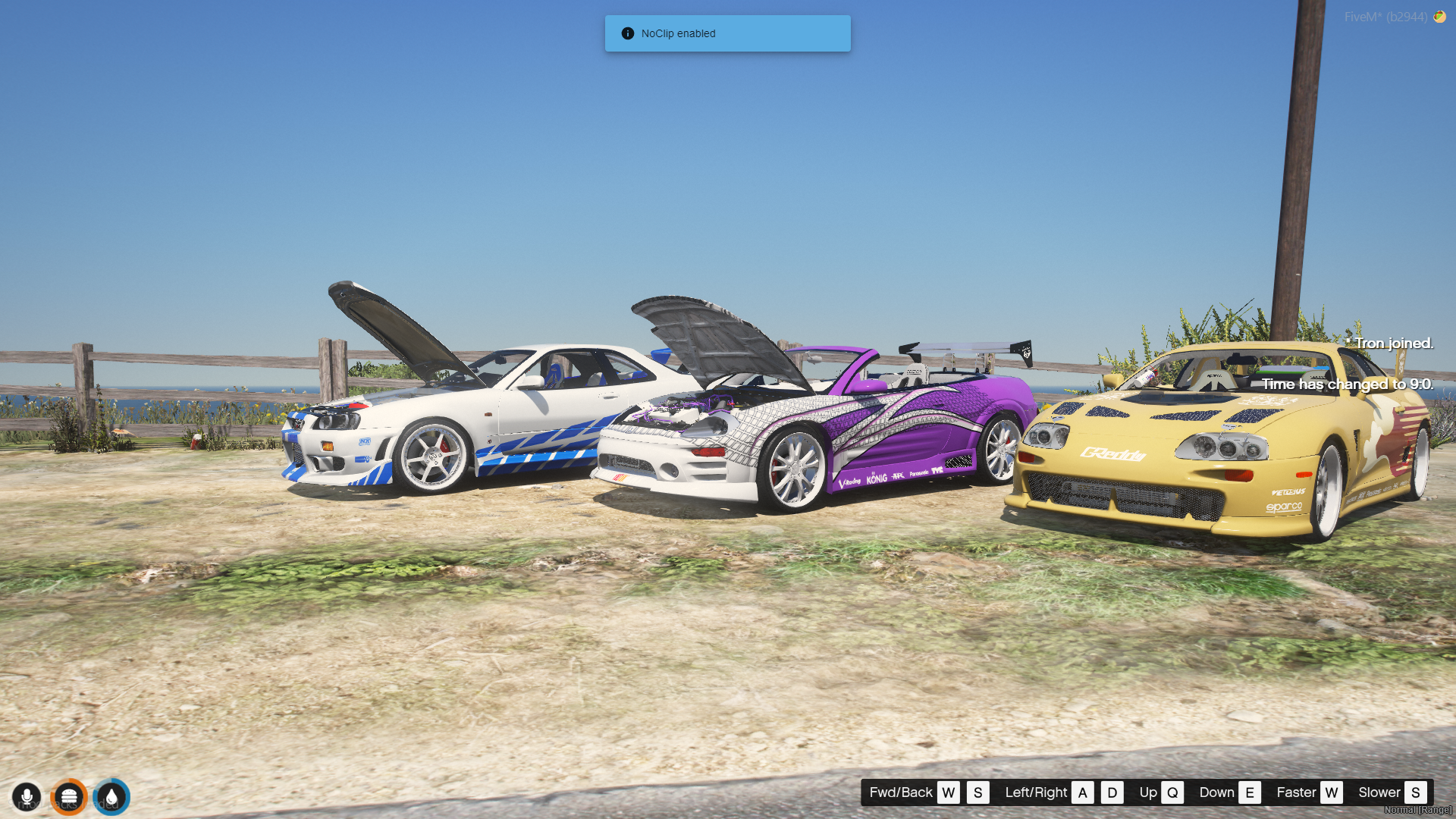Dismiss the NoClip enabled notification

[x=727, y=33]
